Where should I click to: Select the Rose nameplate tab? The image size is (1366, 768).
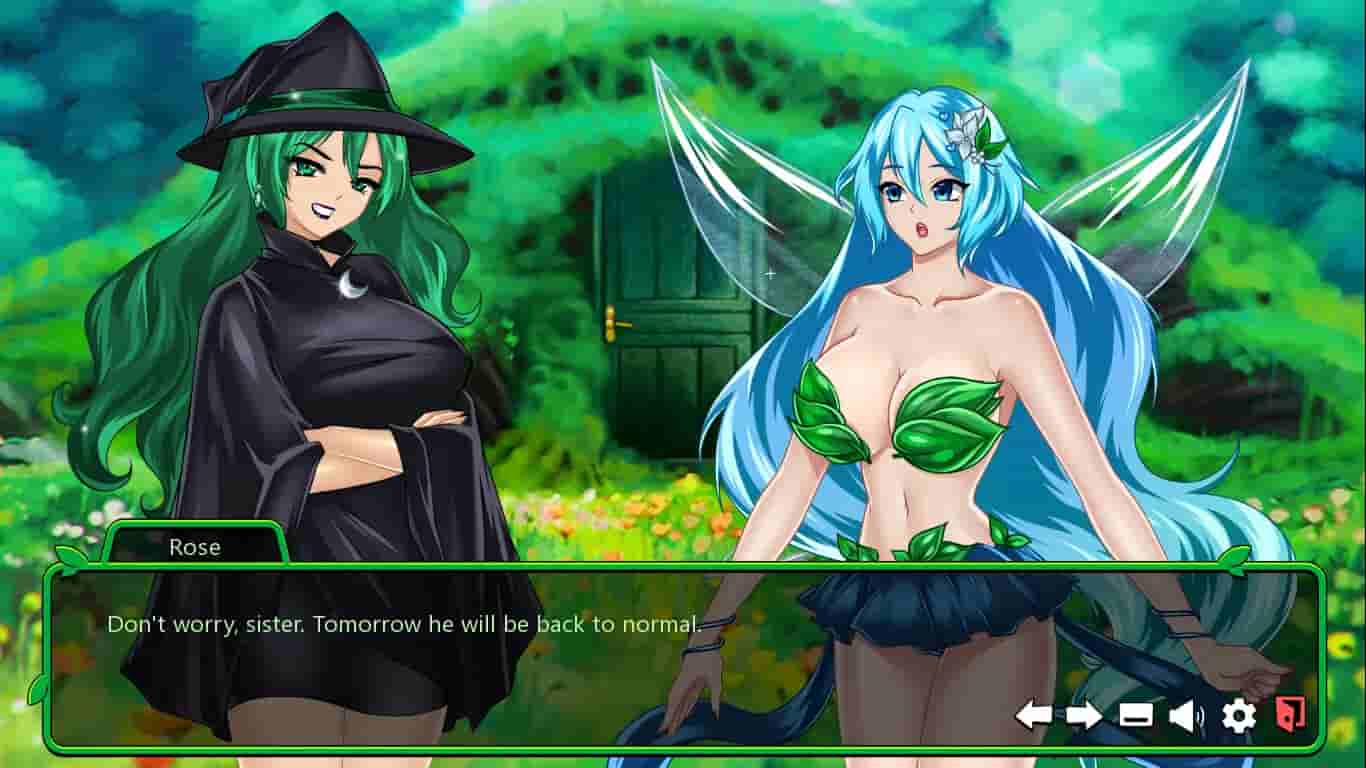pyautogui.click(x=197, y=547)
